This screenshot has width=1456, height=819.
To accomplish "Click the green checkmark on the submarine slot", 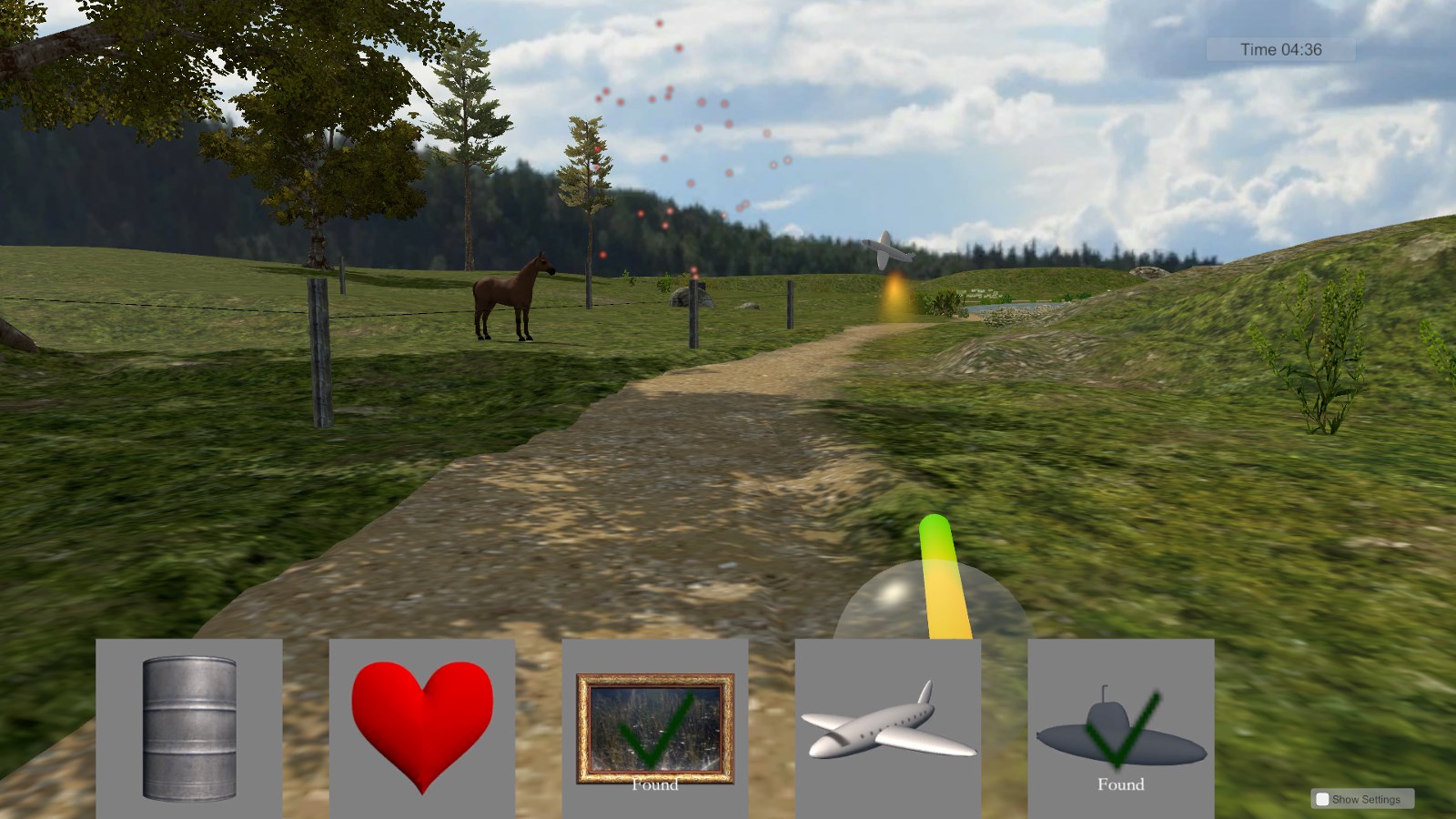I will click(1127, 728).
